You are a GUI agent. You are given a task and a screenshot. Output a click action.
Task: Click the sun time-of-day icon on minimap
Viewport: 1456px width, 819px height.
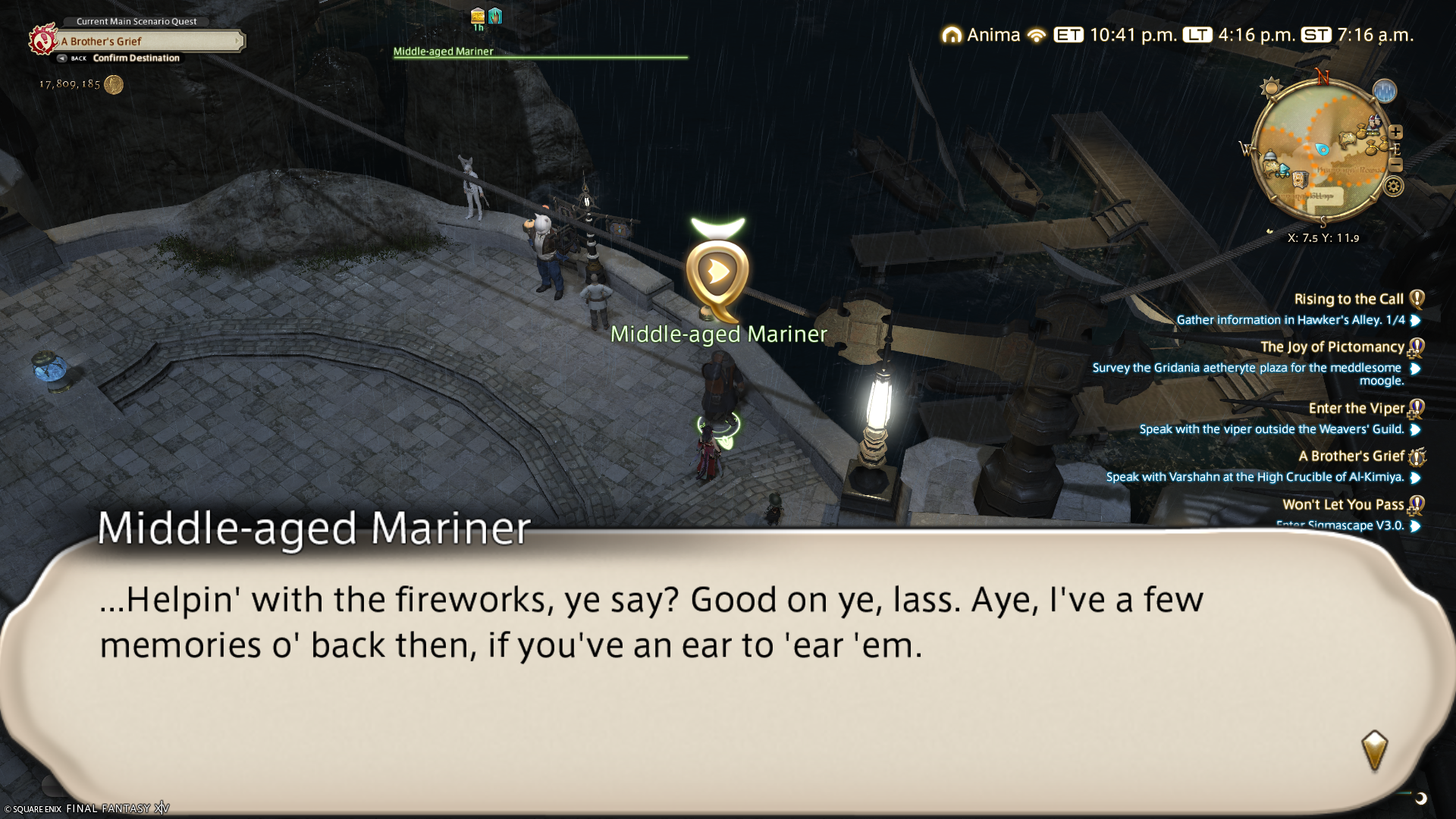point(1270,88)
